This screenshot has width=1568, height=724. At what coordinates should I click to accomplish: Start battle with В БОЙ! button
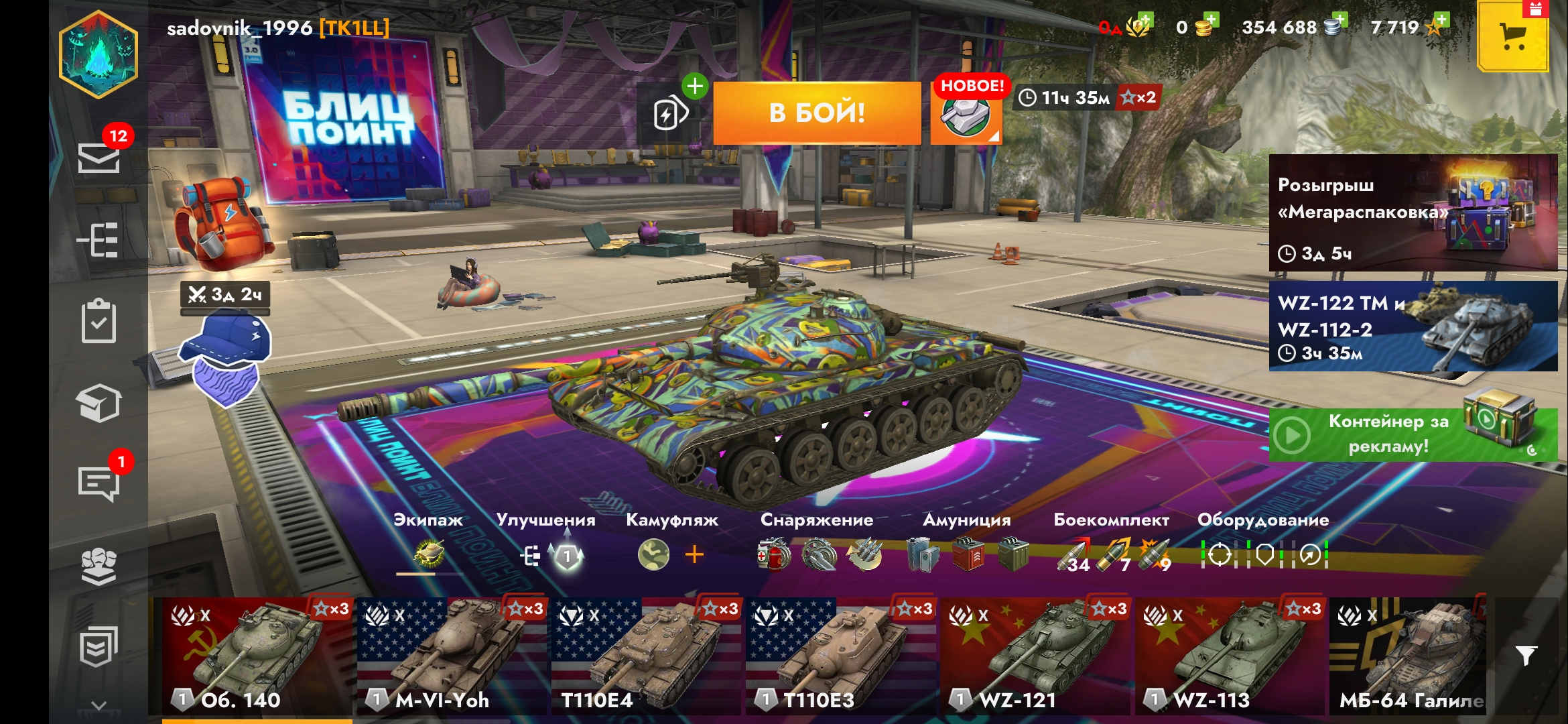click(x=817, y=113)
